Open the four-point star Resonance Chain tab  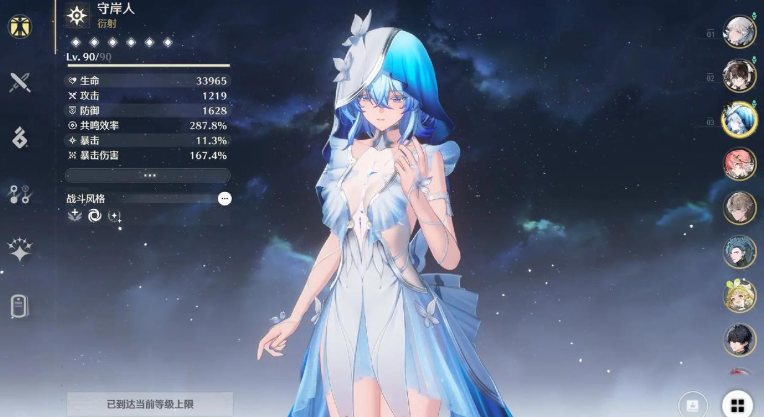(19, 250)
